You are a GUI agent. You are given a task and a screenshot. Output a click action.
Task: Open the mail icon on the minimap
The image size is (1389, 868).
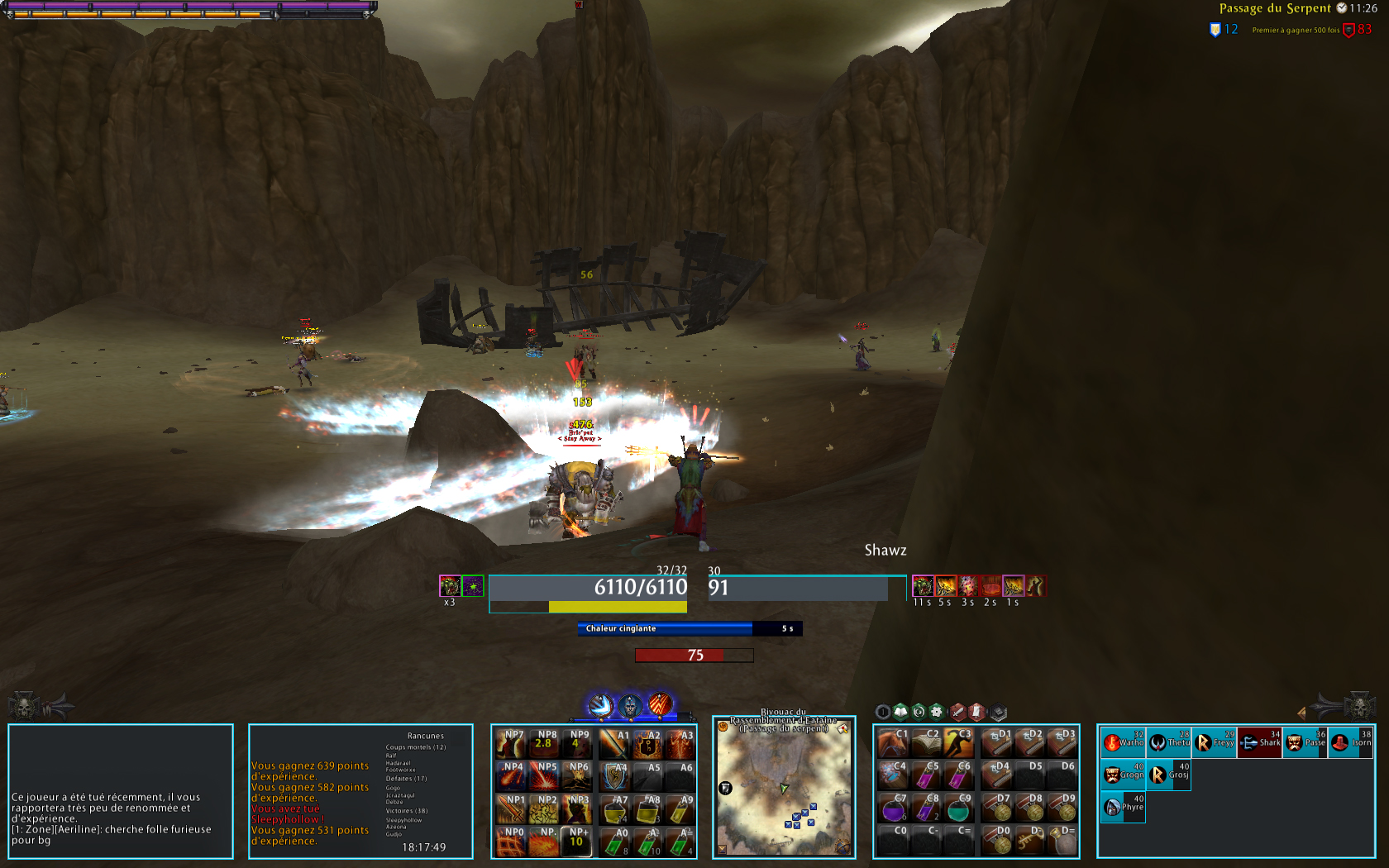tap(842, 729)
